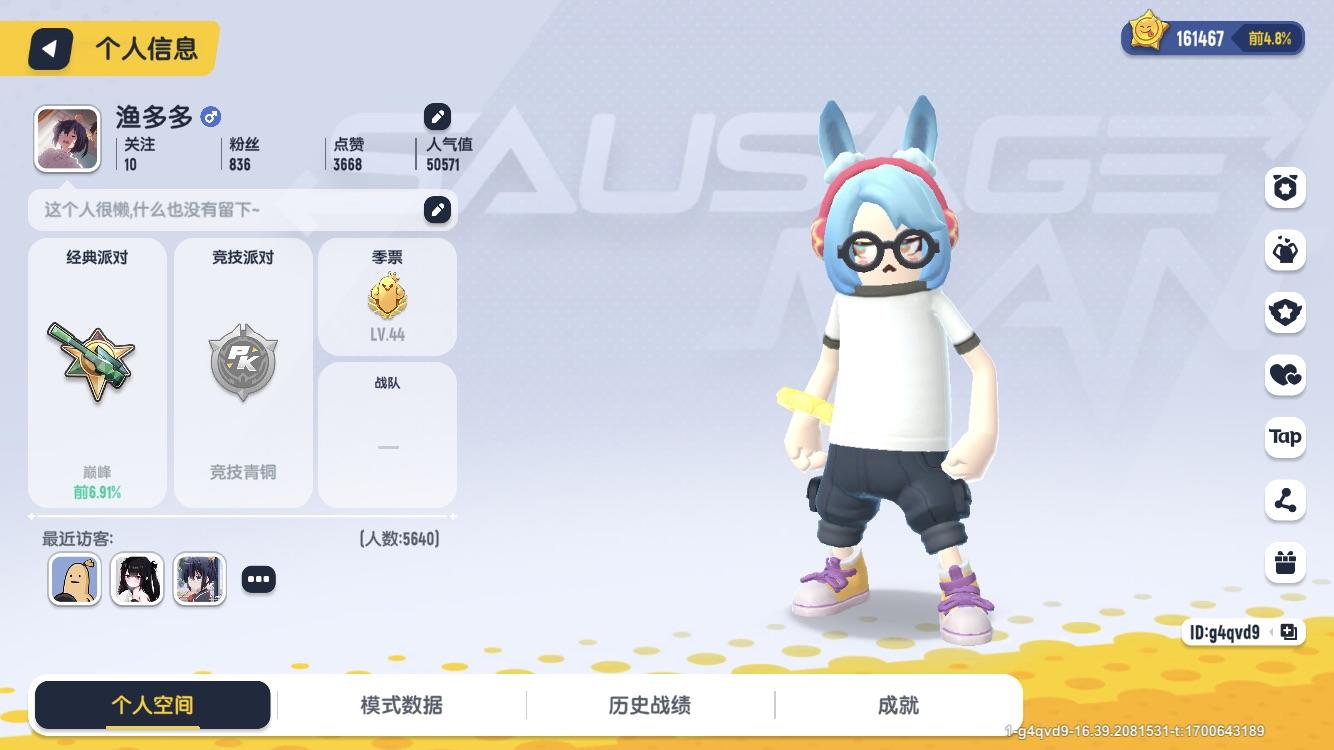Open the edit pencil next to 人气值
The width and height of the screenshot is (1334, 750).
(437, 117)
